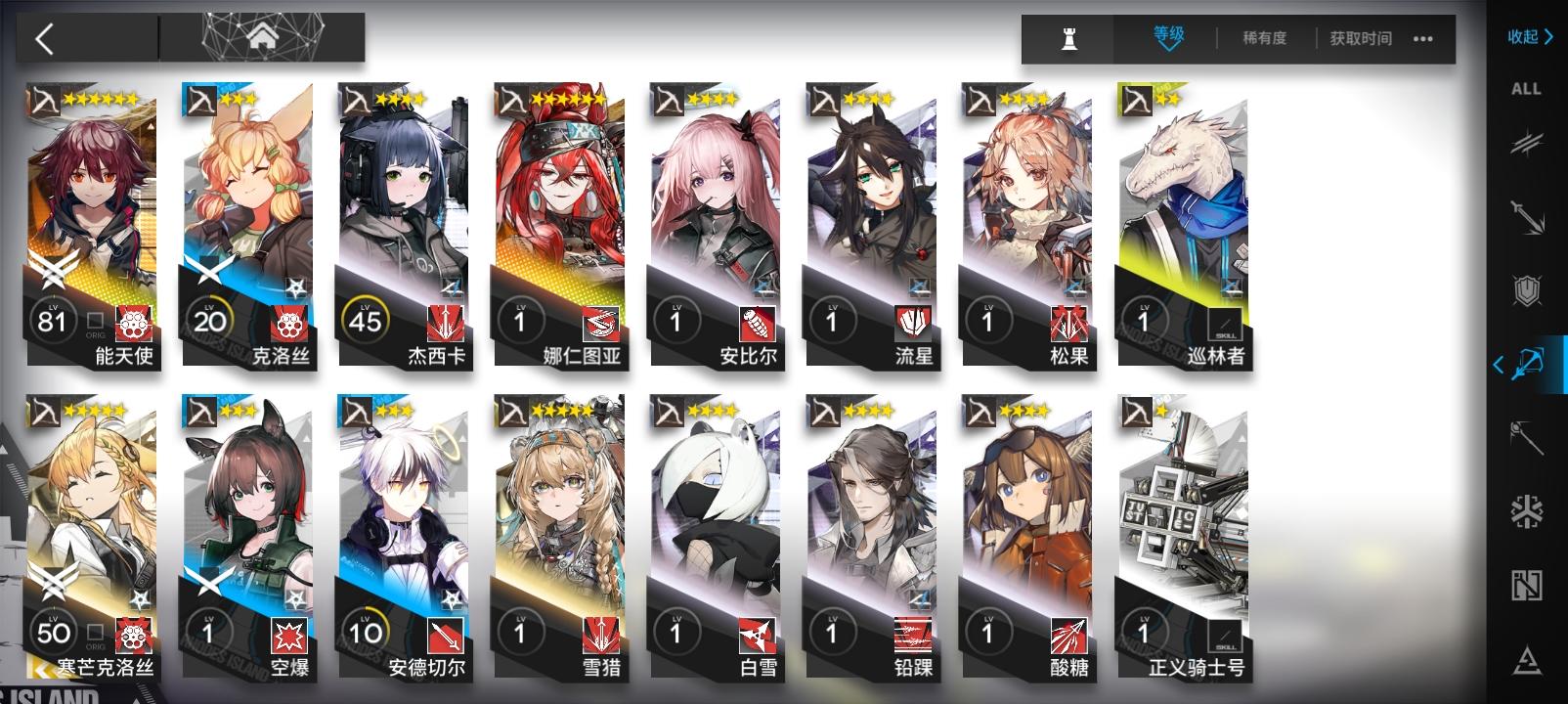The height and width of the screenshot is (704, 1568).
Task: Click the home icon near top left
Action: [x=260, y=37]
